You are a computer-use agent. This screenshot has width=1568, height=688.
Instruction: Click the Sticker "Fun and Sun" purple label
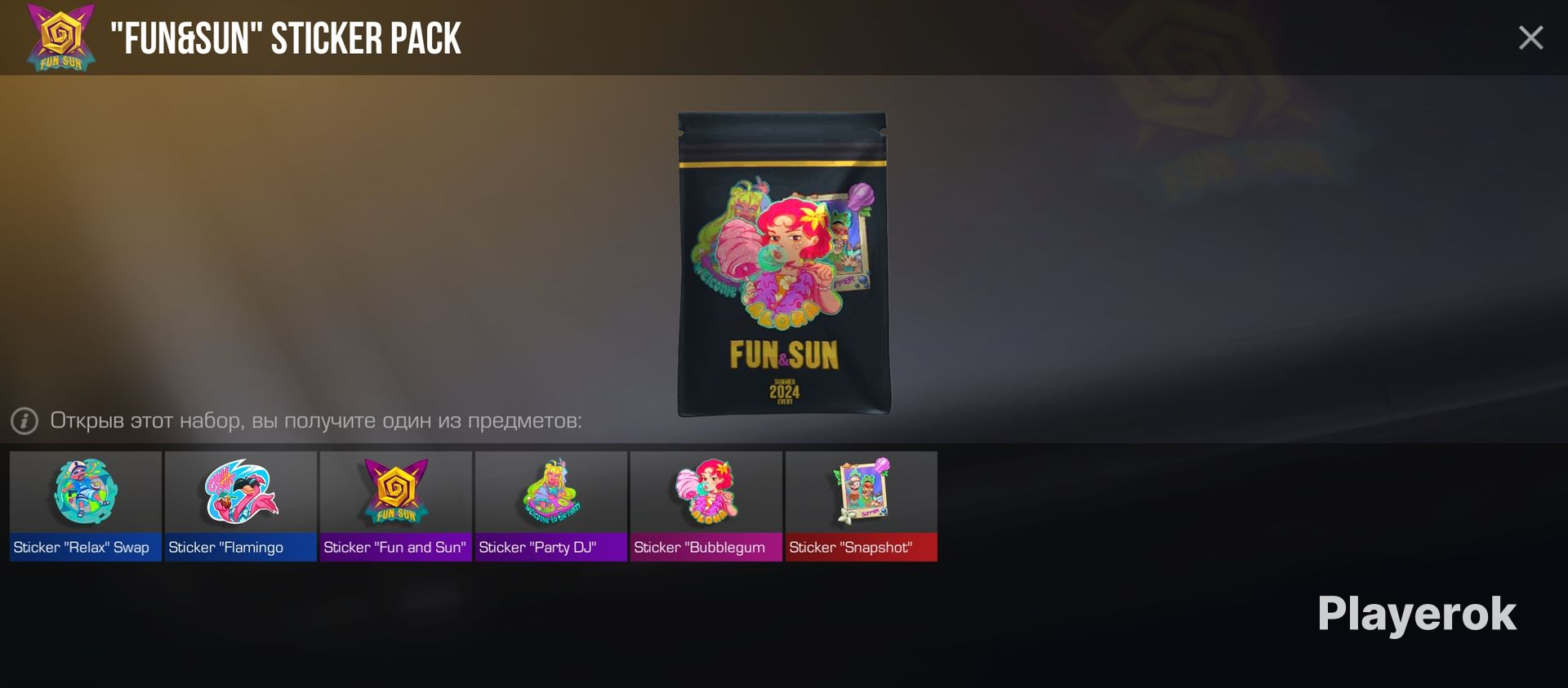coord(395,548)
